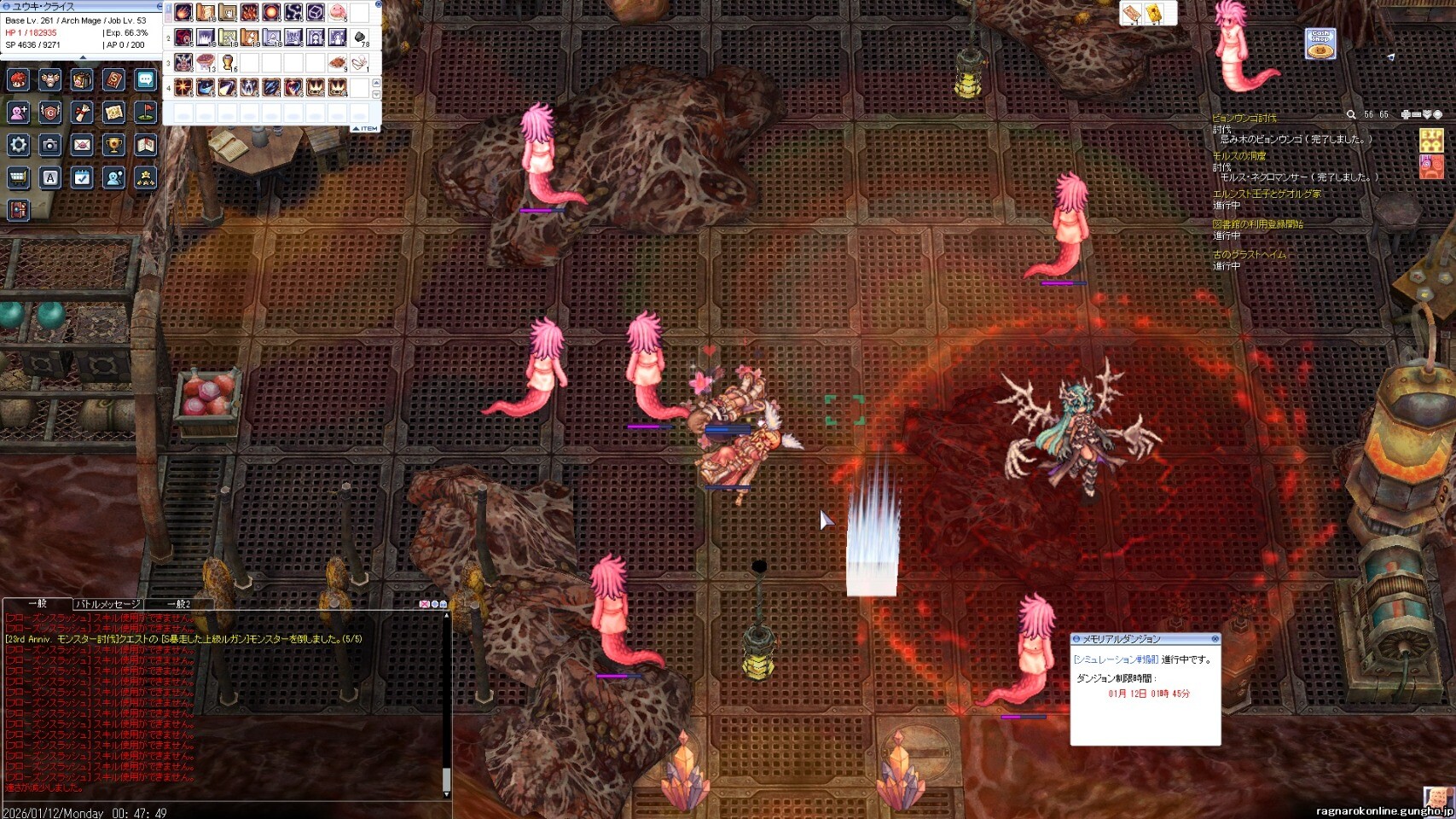The height and width of the screenshot is (819, 1456).
Task: Open the gear-shaped settings menu
Action: pos(19,145)
